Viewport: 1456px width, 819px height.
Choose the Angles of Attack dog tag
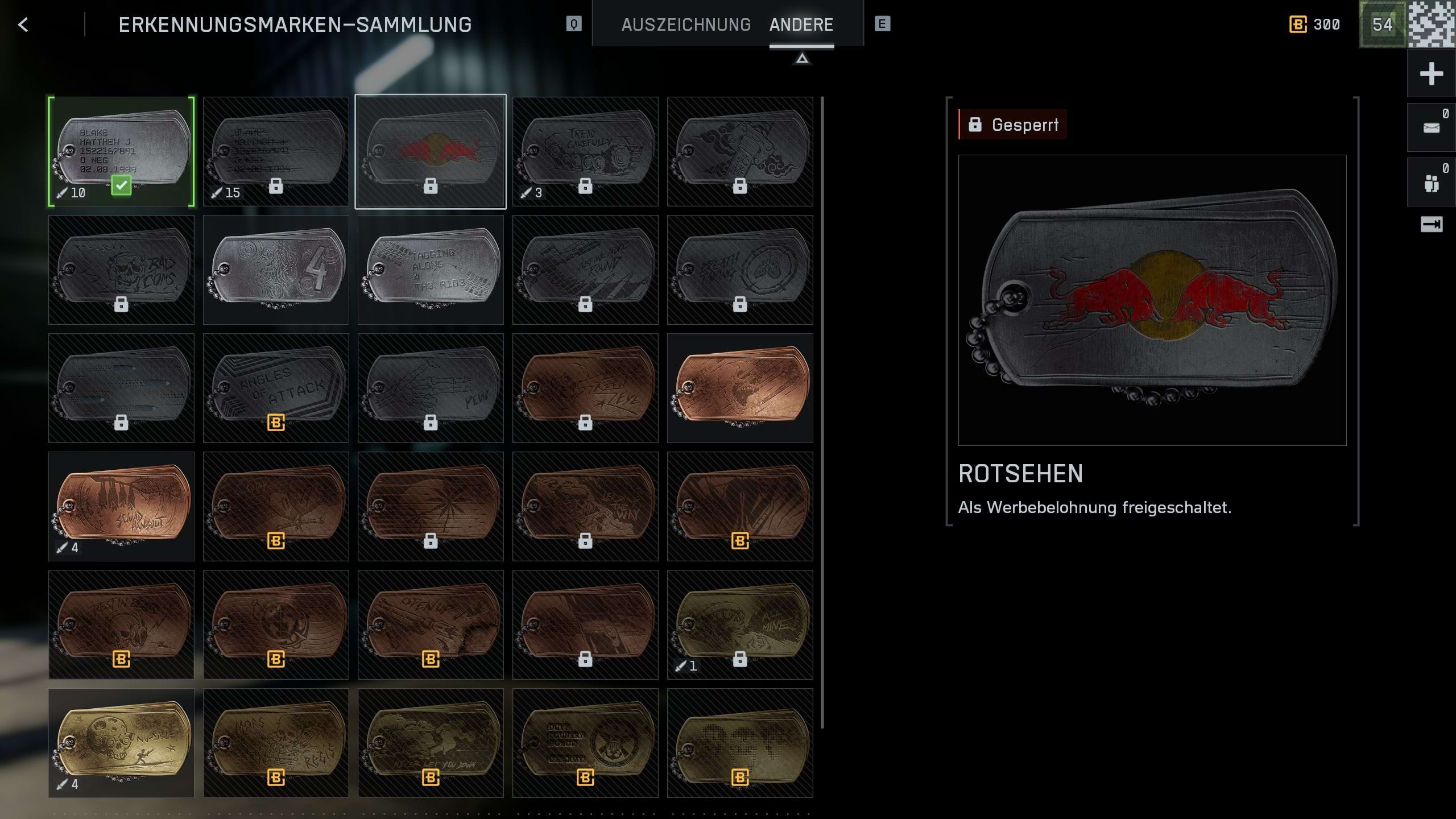click(x=276, y=388)
